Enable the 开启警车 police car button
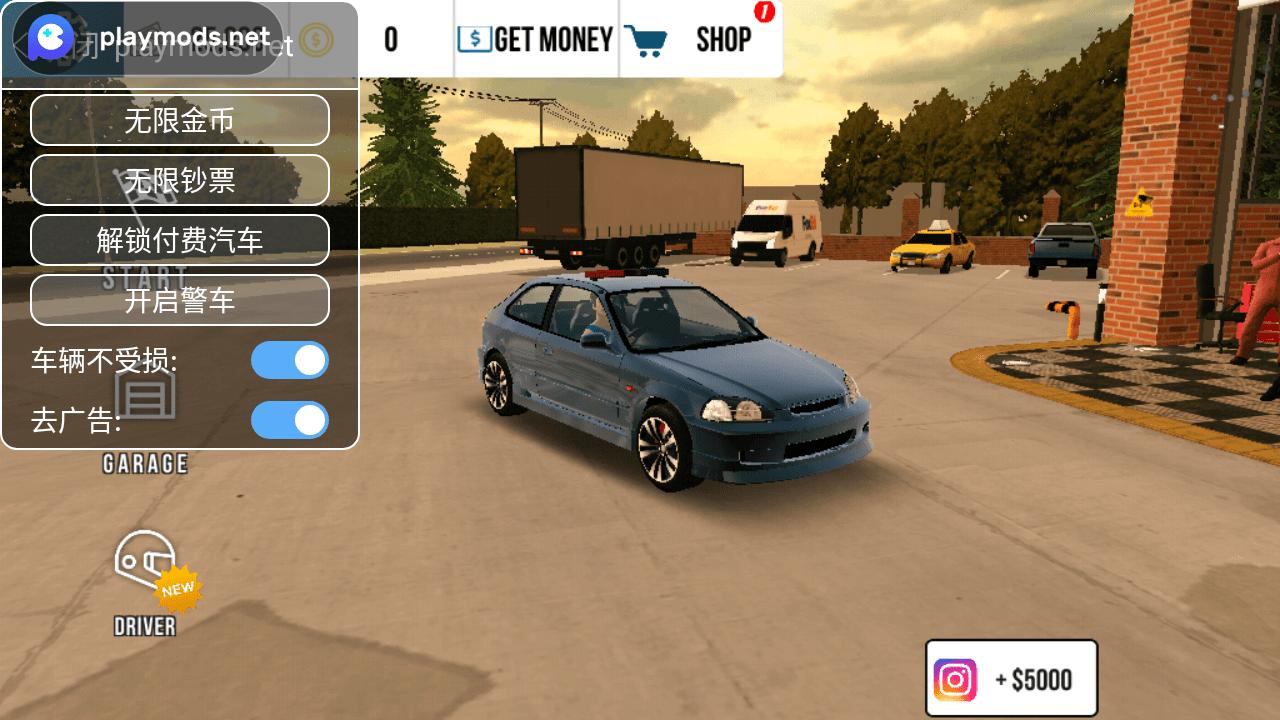 pos(180,300)
